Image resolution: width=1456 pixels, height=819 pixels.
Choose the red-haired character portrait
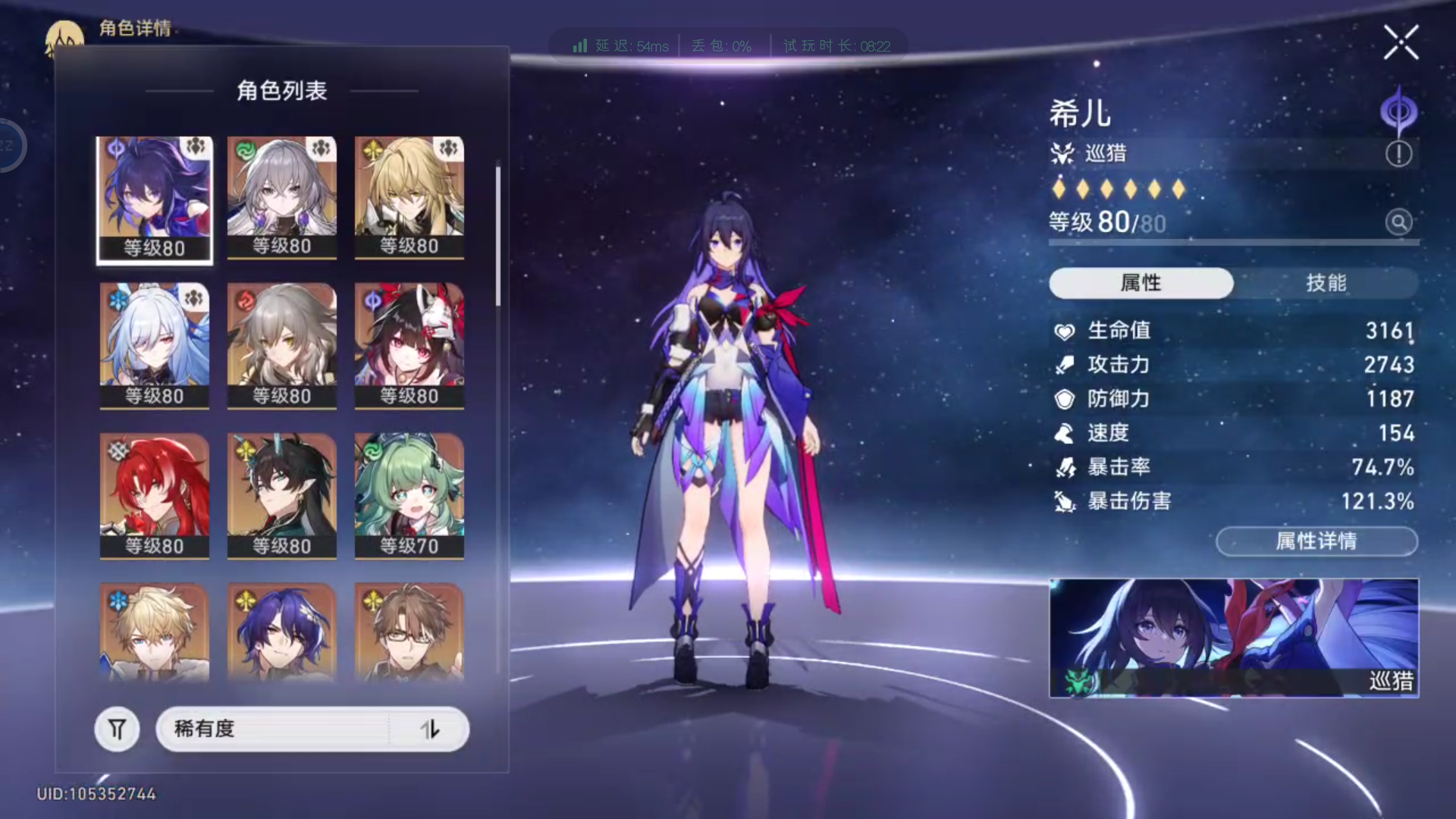click(155, 496)
